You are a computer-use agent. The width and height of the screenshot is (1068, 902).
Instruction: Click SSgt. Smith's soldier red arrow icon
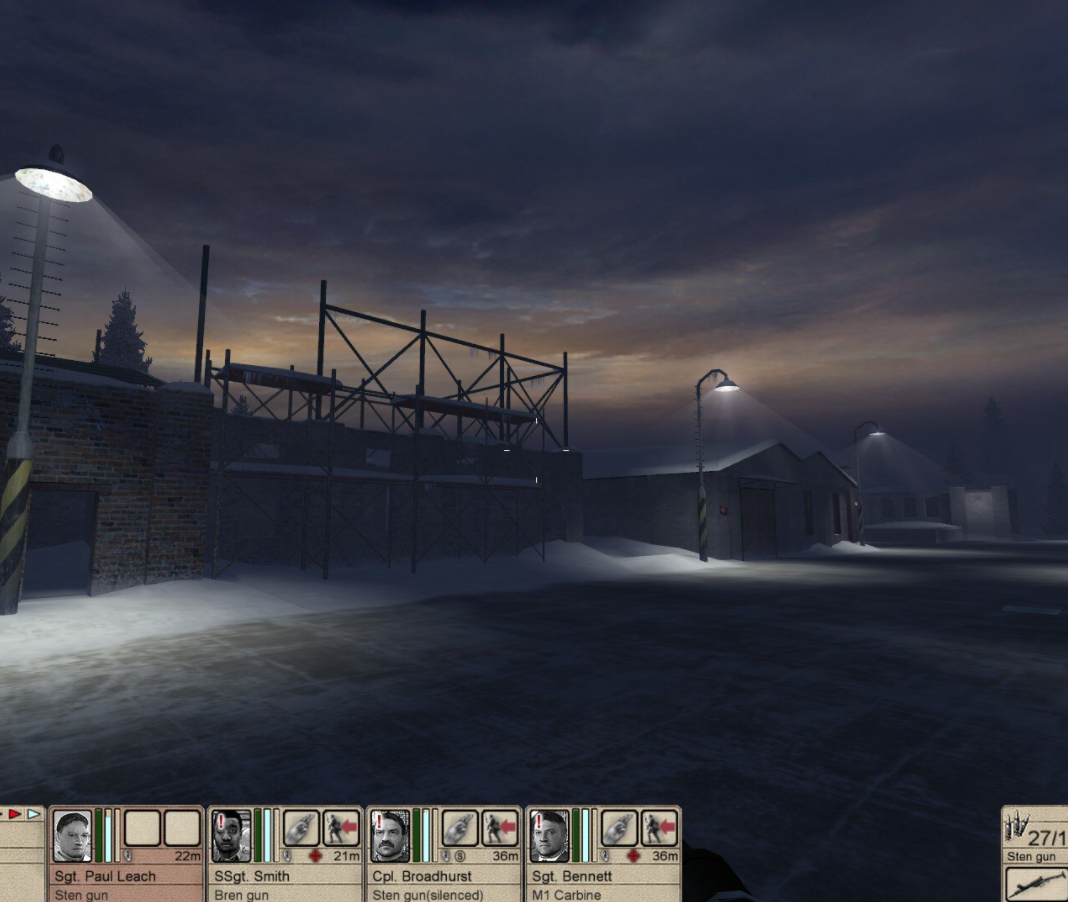(341, 828)
